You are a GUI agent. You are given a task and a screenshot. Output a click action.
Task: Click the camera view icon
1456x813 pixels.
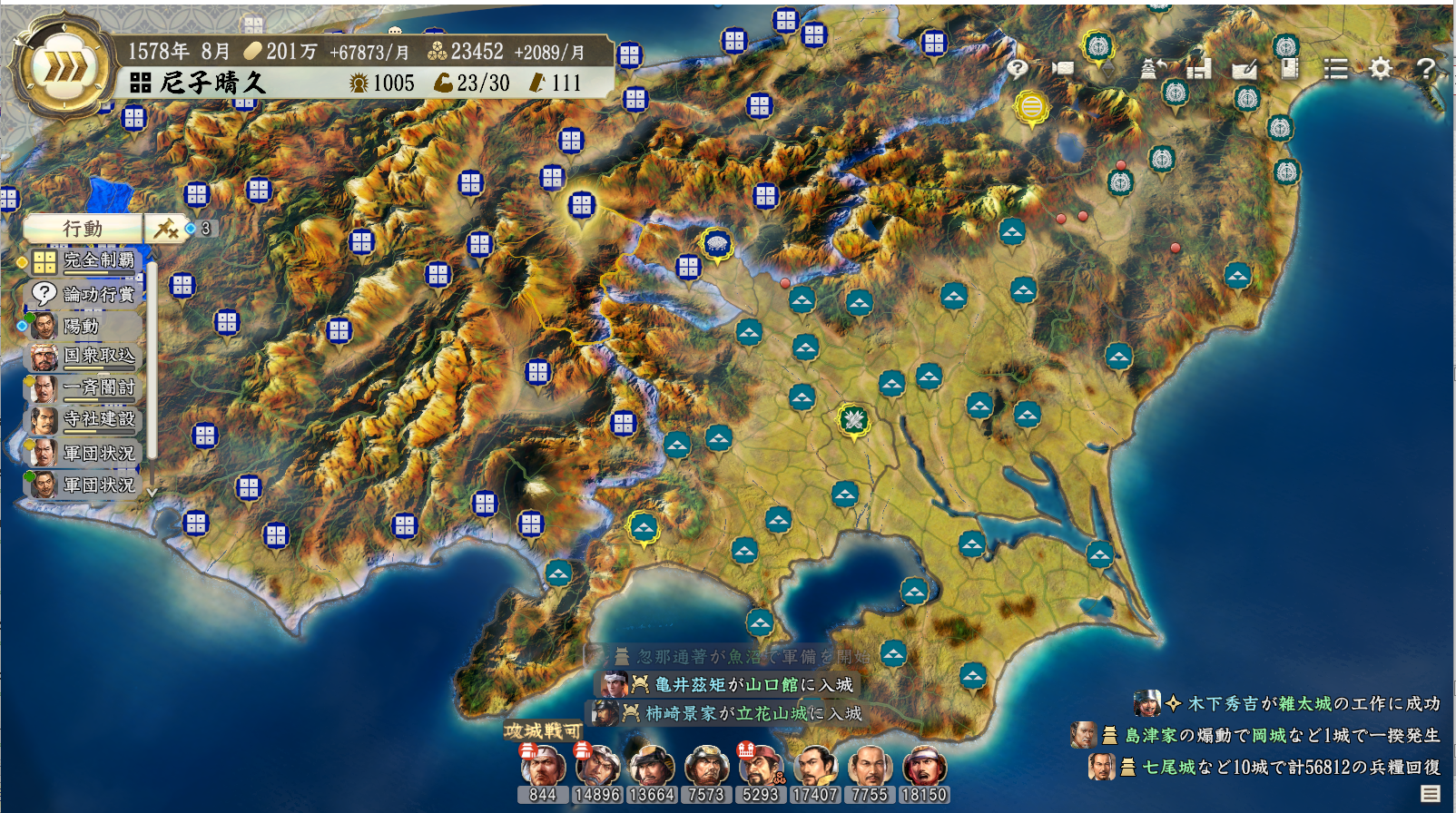pyautogui.click(x=1063, y=68)
